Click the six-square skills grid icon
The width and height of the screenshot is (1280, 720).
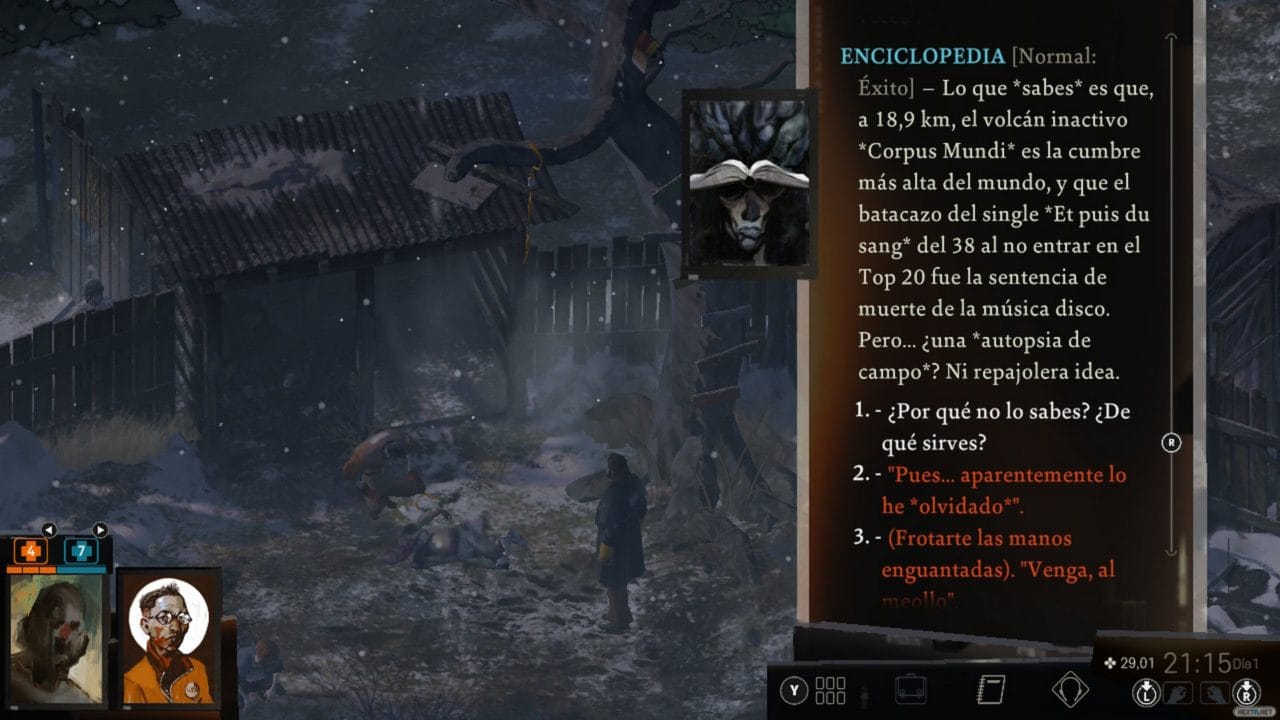pyautogui.click(x=830, y=690)
